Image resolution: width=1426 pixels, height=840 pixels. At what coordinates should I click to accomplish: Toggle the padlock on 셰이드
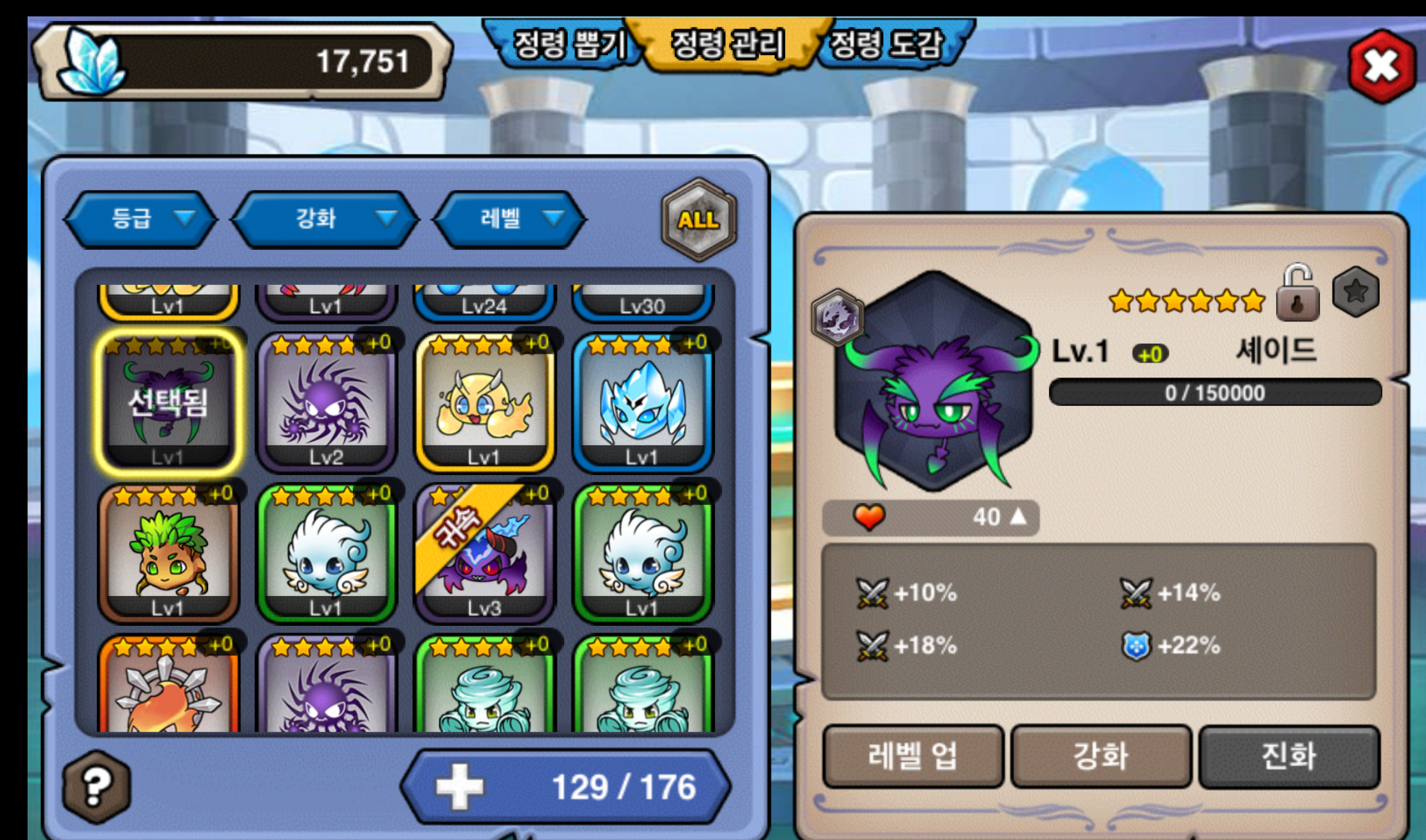click(x=1298, y=294)
